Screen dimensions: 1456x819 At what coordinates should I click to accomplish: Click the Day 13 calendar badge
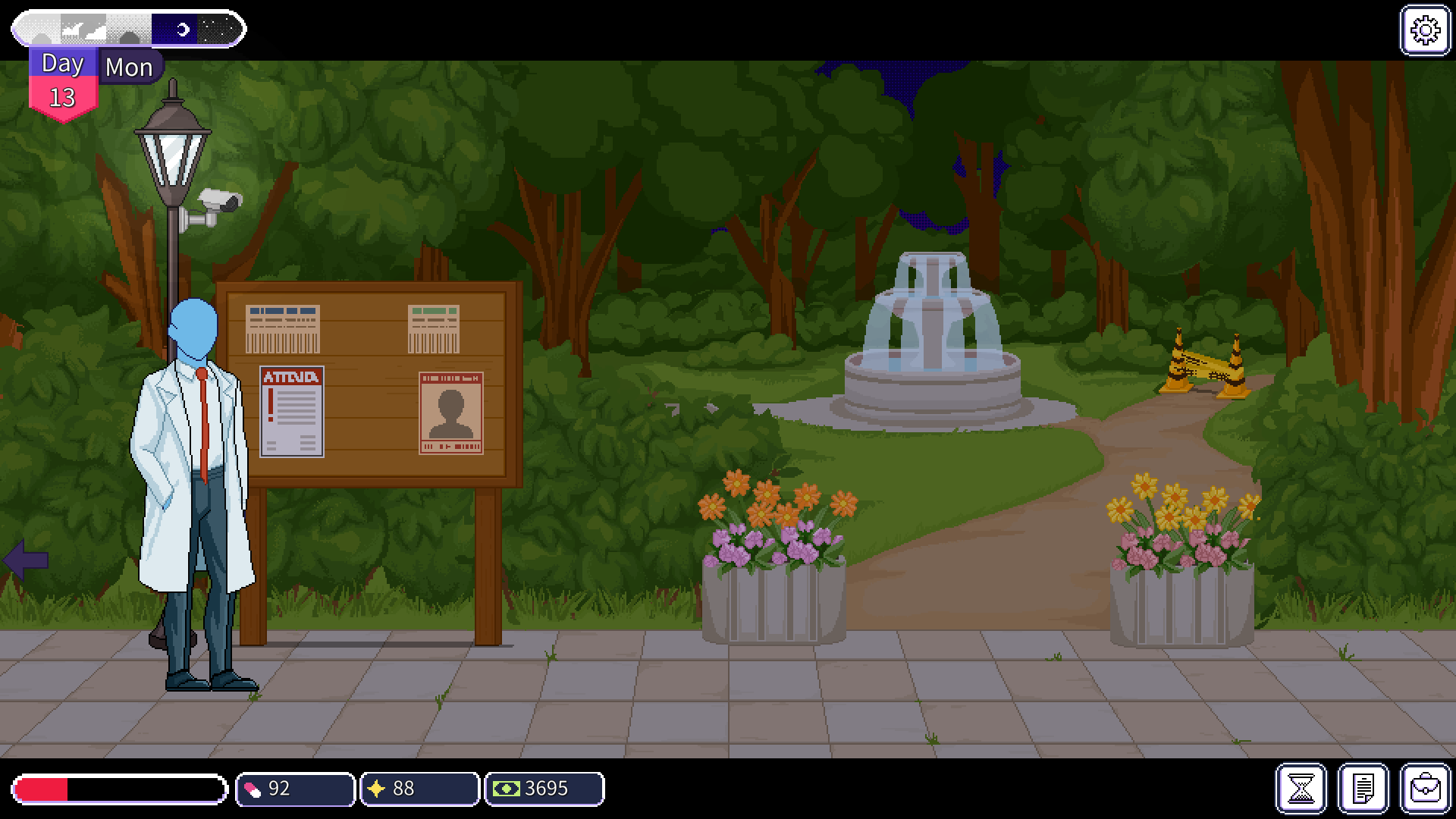64,83
